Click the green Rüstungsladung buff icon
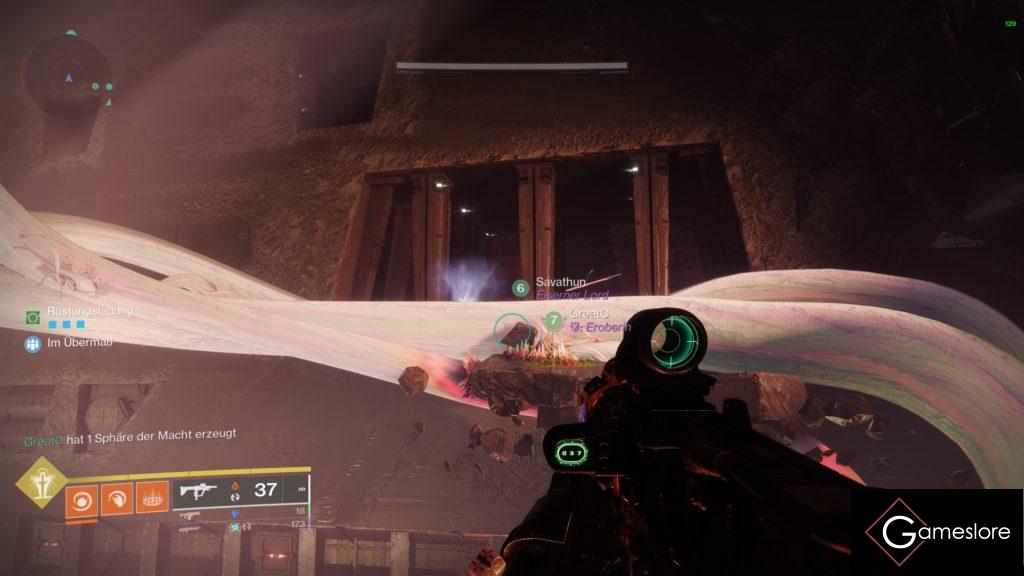Viewport: 1024px width, 576px height. [x=33, y=317]
